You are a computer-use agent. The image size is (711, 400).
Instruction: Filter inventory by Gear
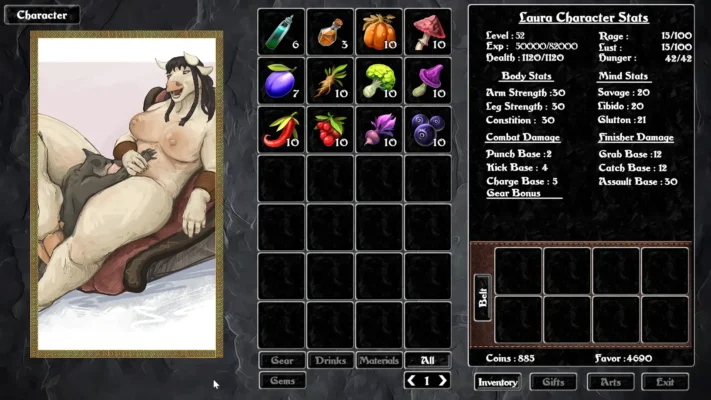(x=282, y=360)
